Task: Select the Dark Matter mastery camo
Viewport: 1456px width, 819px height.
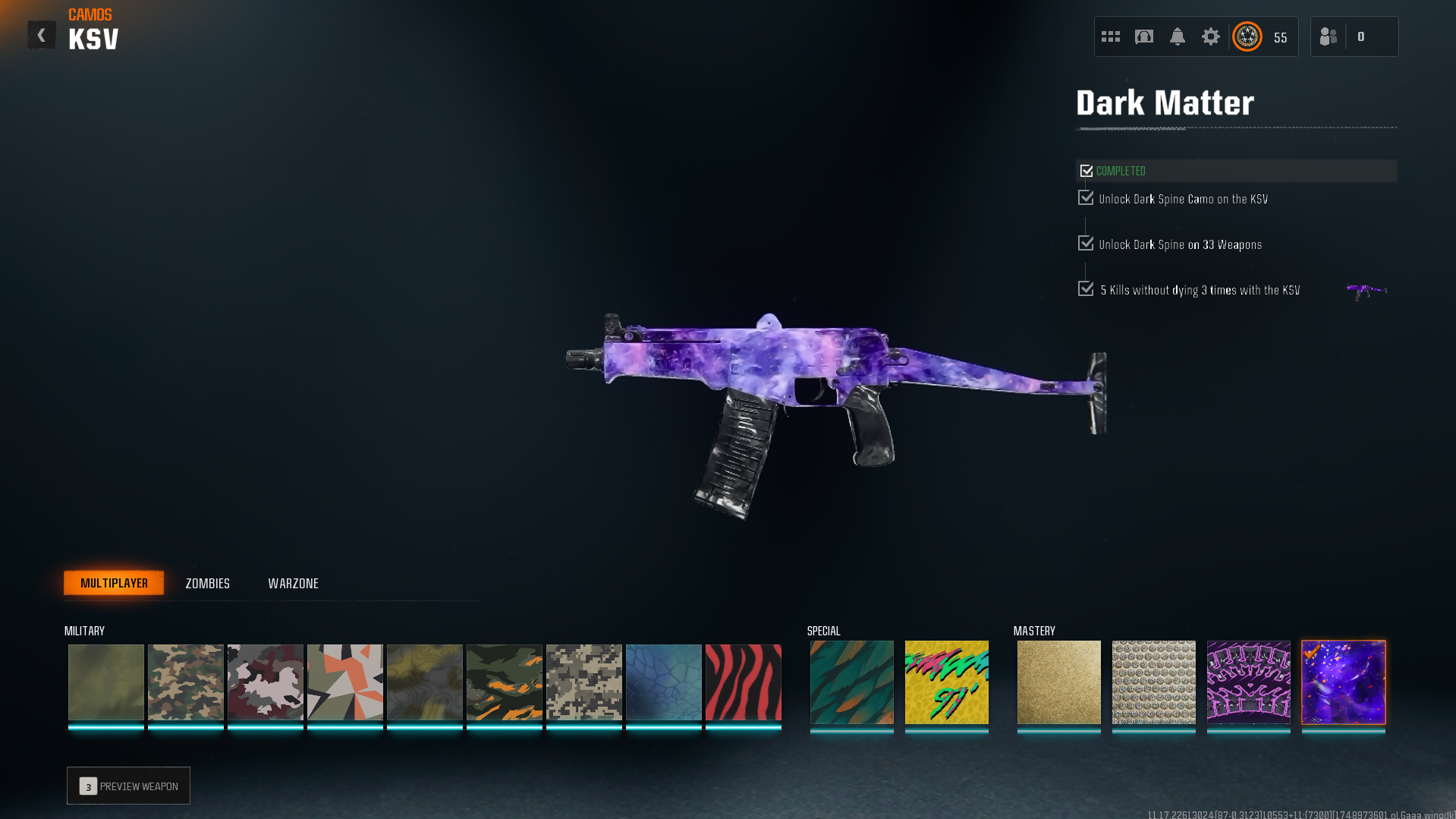Action: coord(1344,682)
